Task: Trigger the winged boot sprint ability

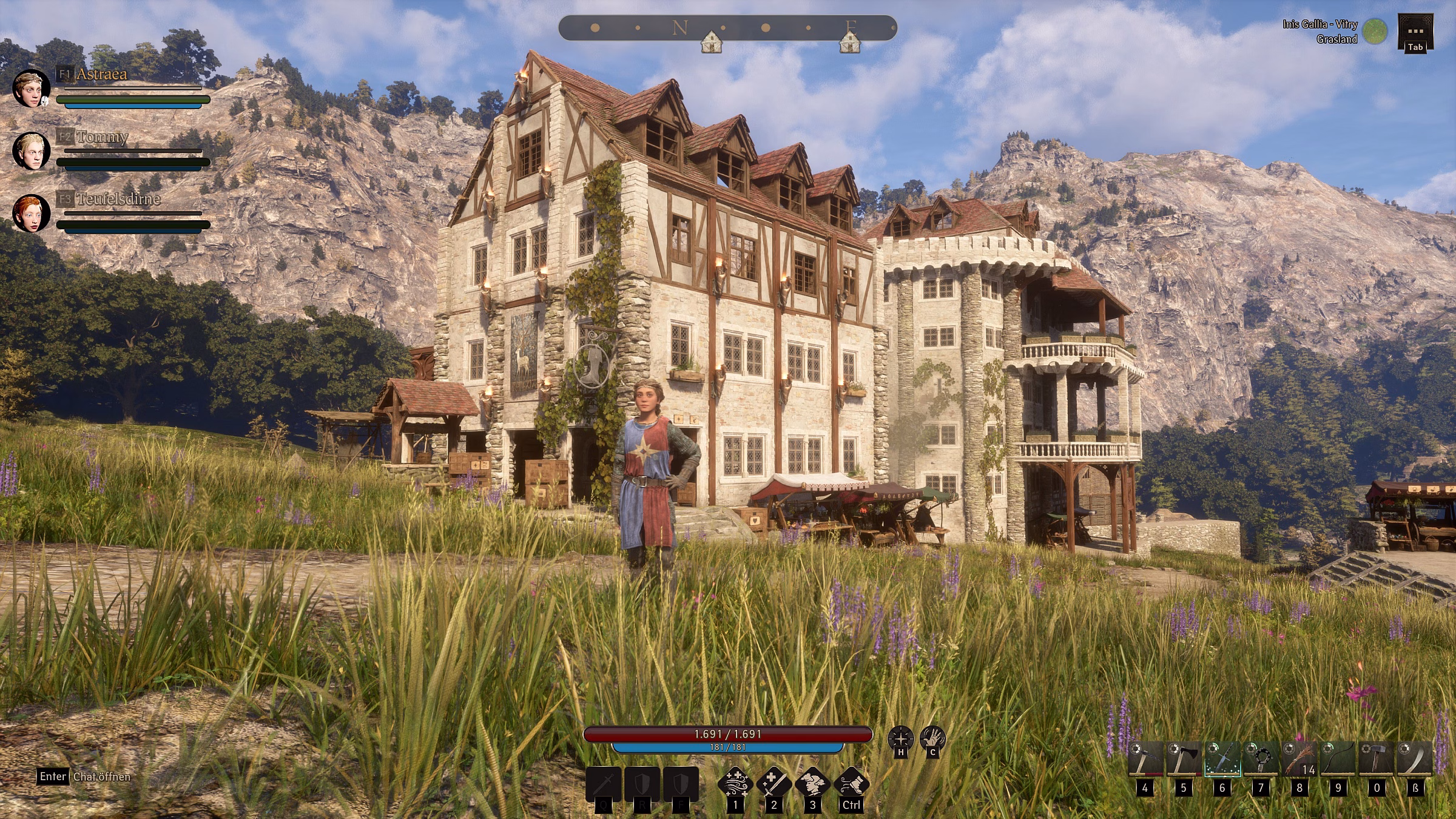Action: (851, 783)
